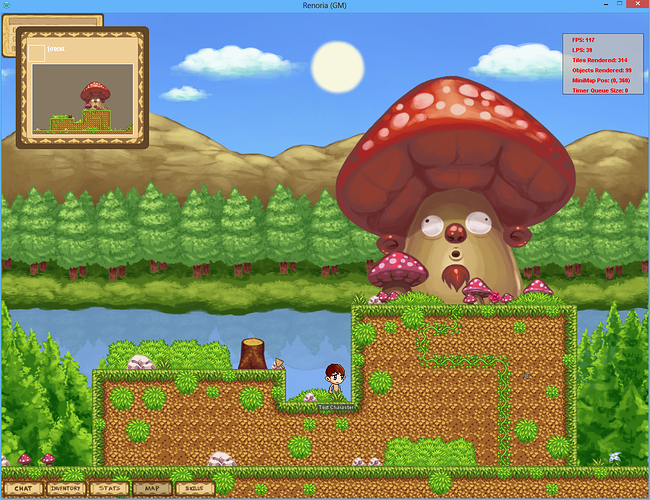Toggle the Map button
This screenshot has width=650, height=500.
[151, 488]
